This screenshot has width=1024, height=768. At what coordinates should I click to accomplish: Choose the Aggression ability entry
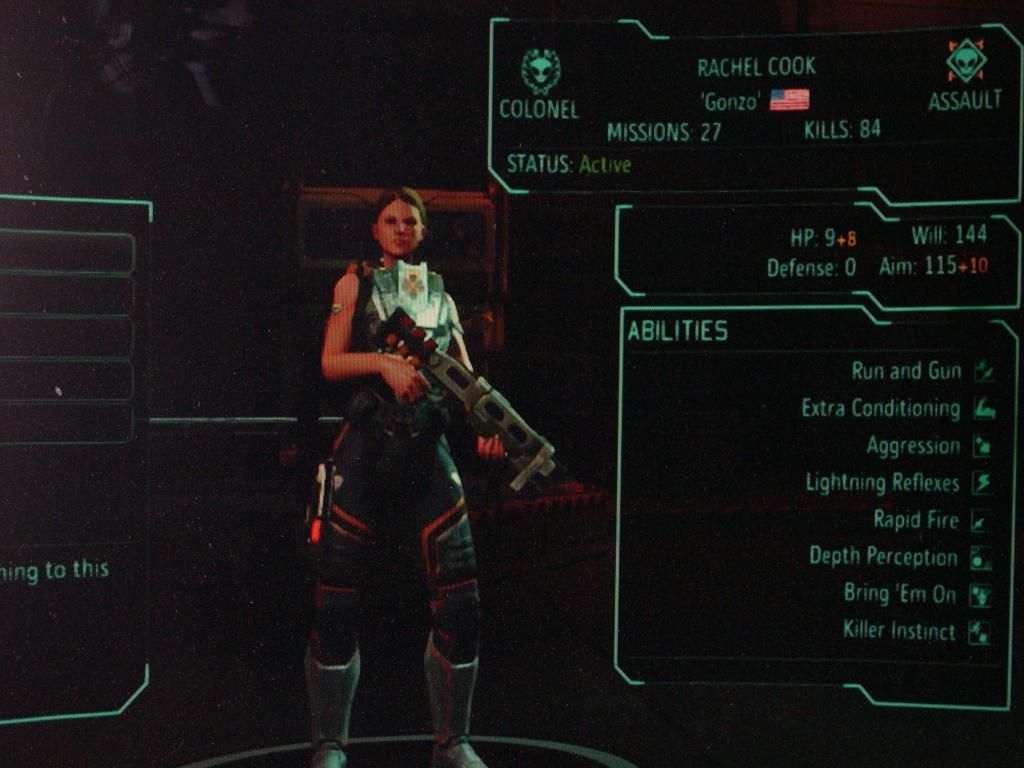(913, 446)
